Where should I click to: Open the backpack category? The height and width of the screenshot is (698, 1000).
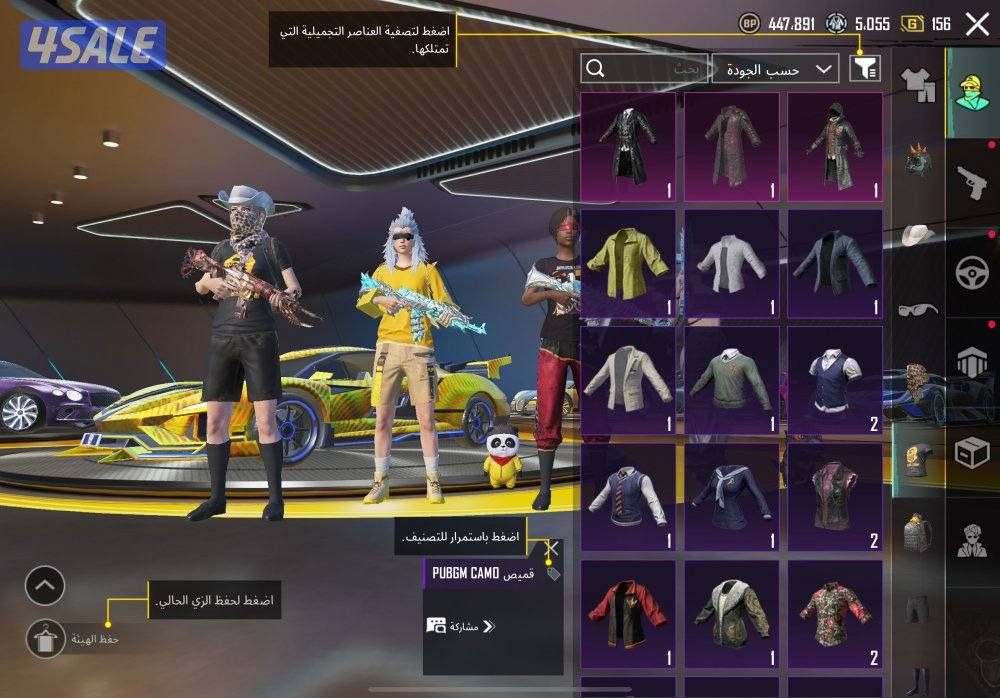(x=917, y=533)
